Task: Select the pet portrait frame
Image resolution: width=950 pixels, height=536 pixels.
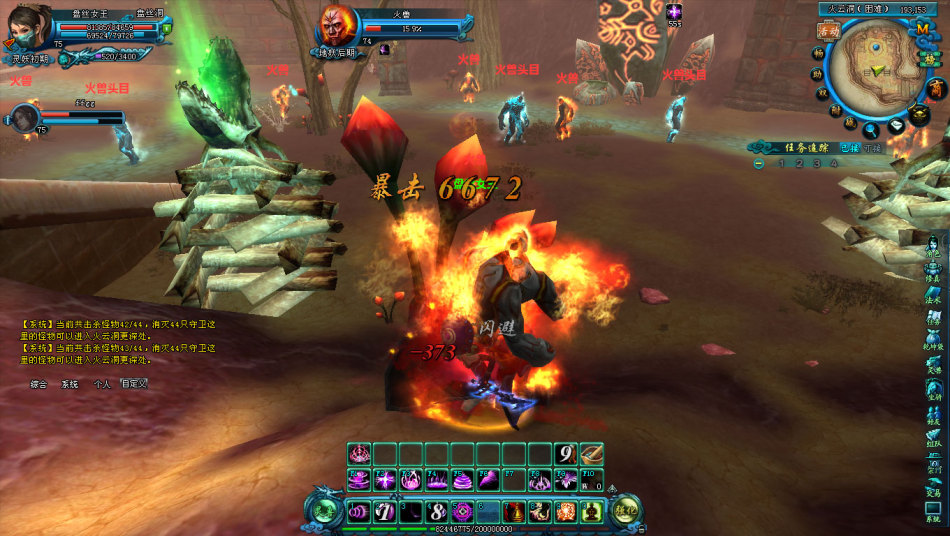Action: click(23, 117)
